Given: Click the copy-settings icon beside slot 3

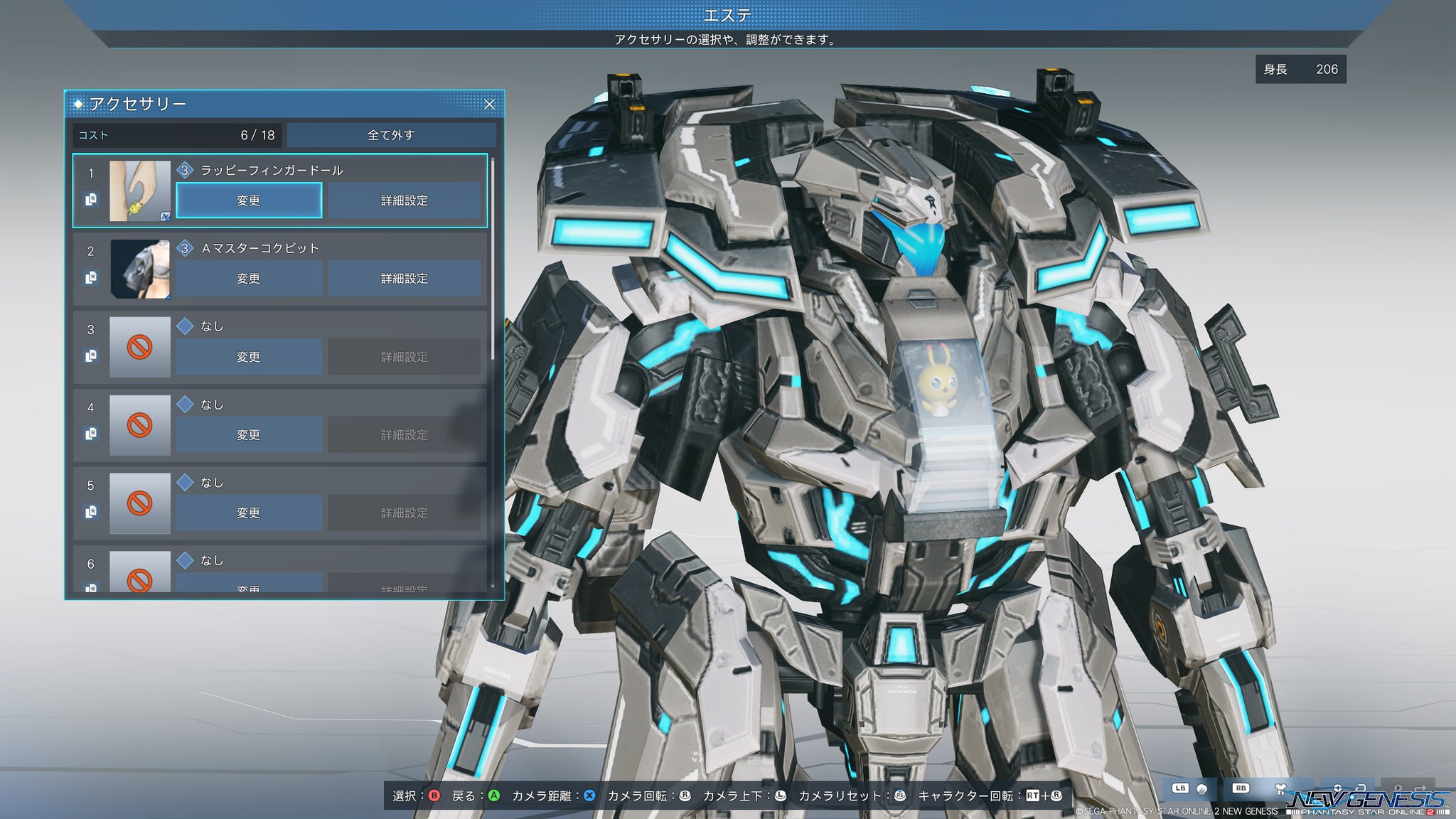Looking at the screenshot, I should (x=90, y=355).
